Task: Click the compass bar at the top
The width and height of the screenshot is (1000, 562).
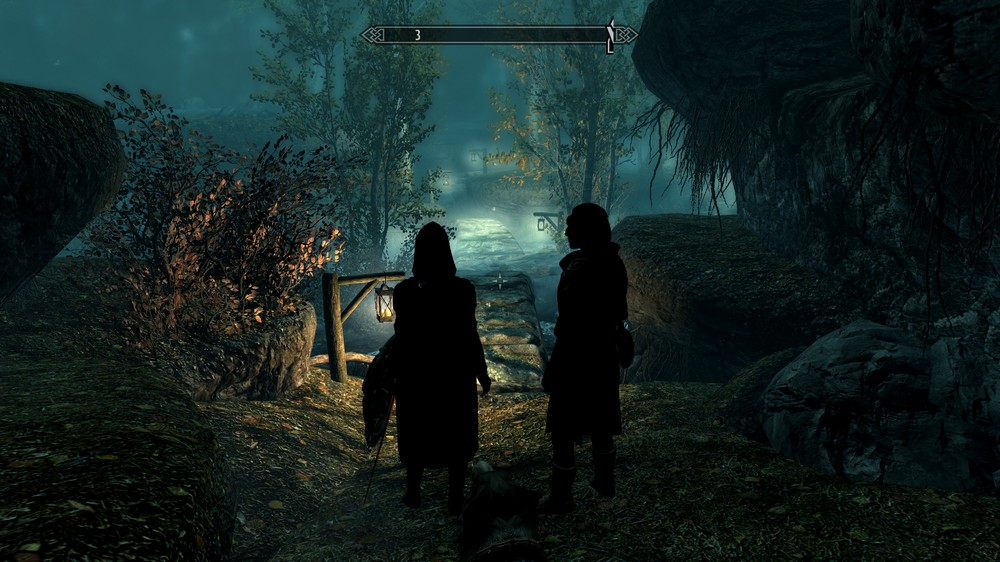Action: pos(498,35)
